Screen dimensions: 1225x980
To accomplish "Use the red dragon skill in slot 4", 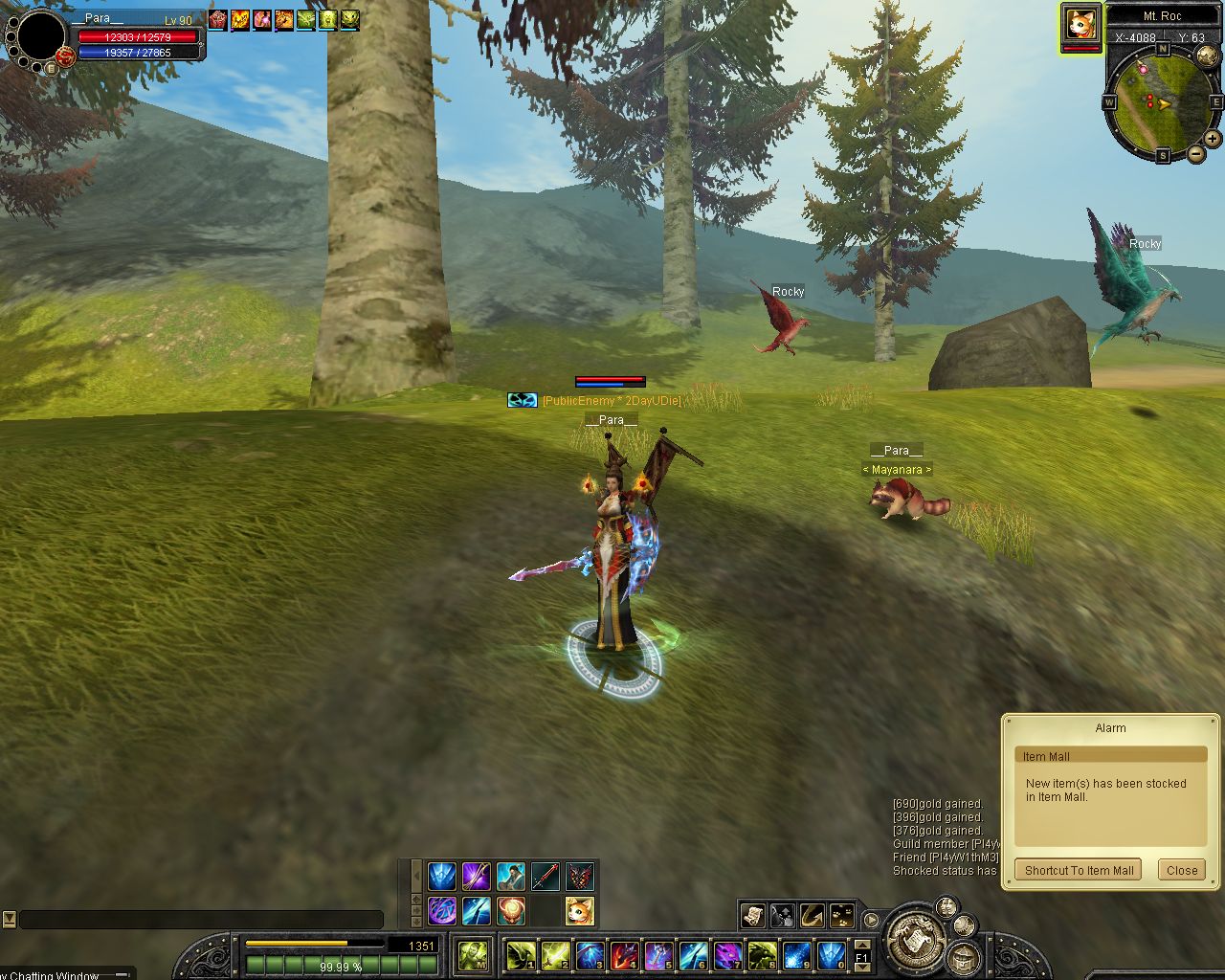I will [625, 954].
